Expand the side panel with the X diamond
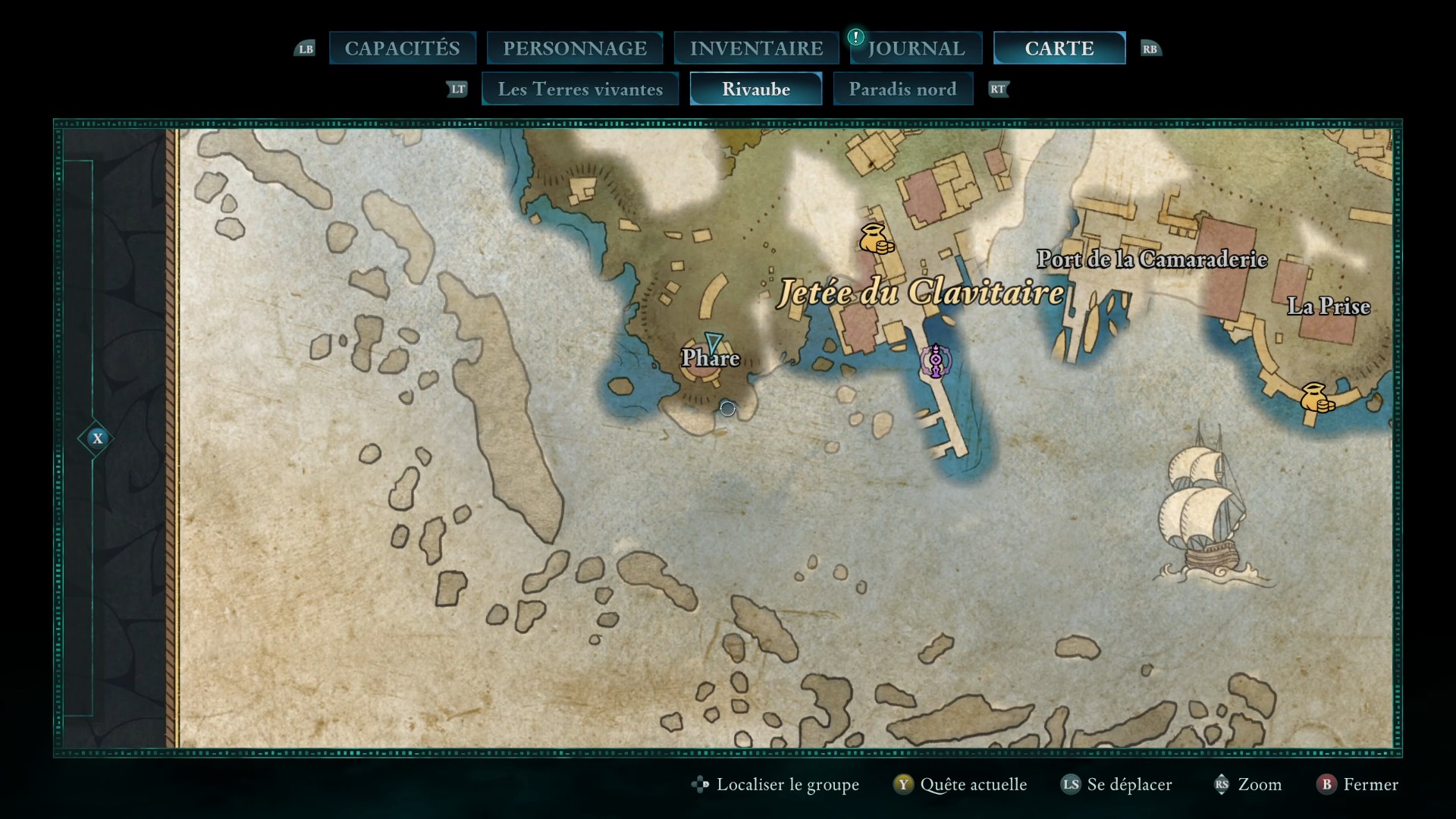 pos(97,438)
